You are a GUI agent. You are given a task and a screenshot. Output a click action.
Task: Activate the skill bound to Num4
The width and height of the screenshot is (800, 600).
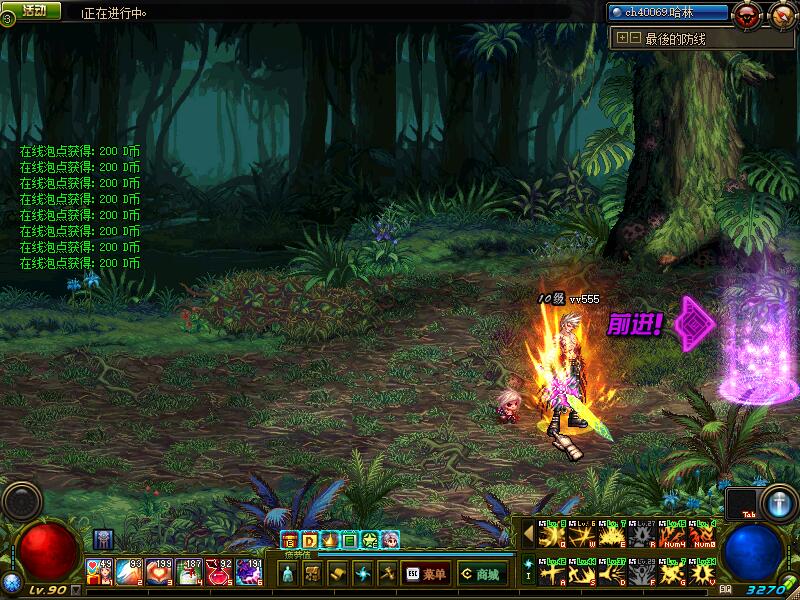pos(671,535)
